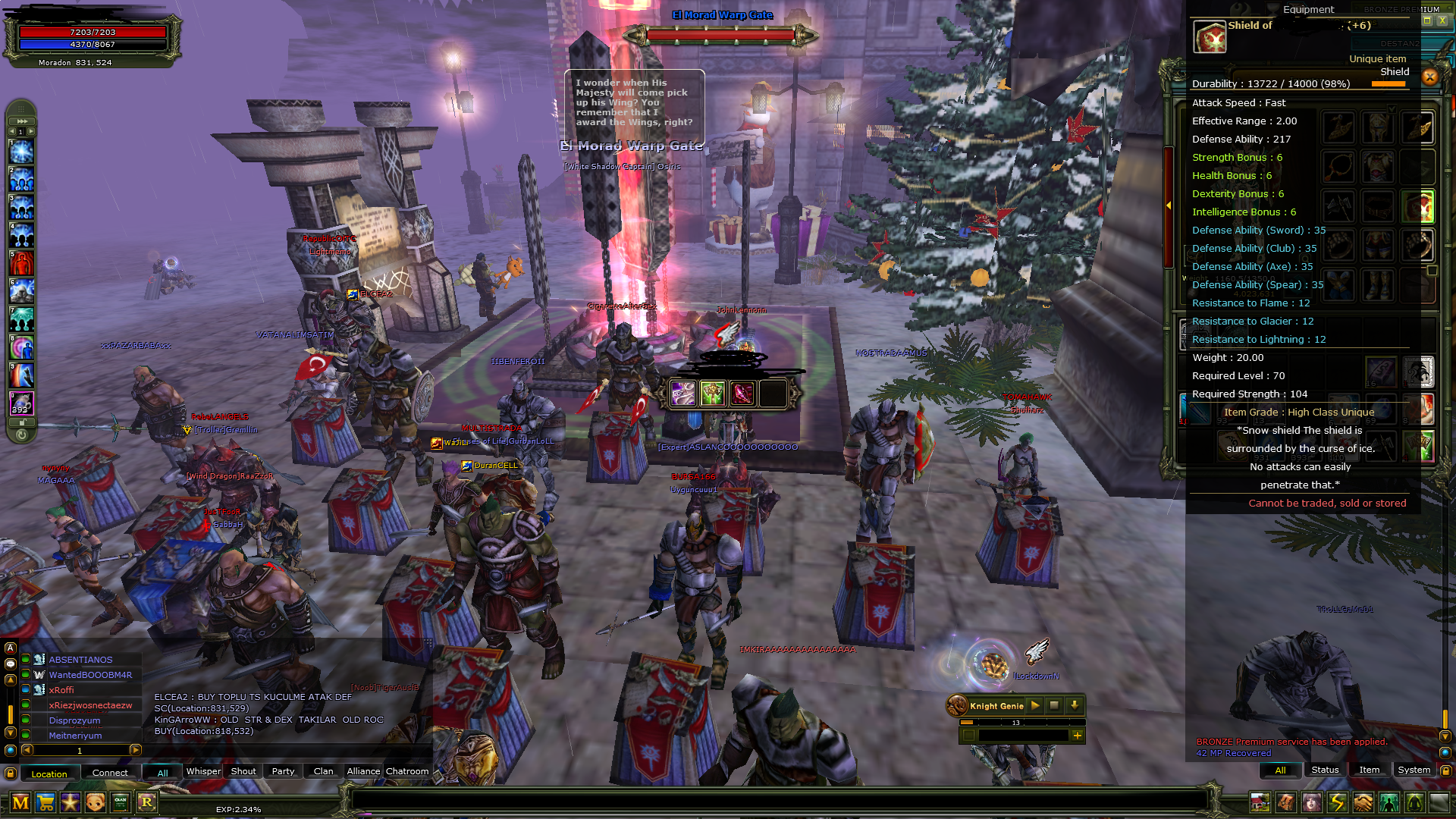Select the Shout chat tab
The image size is (1456, 819).
click(243, 771)
